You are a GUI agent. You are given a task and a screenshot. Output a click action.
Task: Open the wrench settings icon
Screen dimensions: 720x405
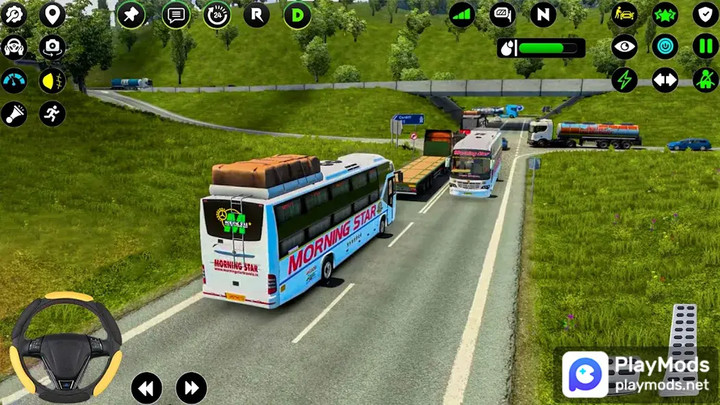click(14, 14)
